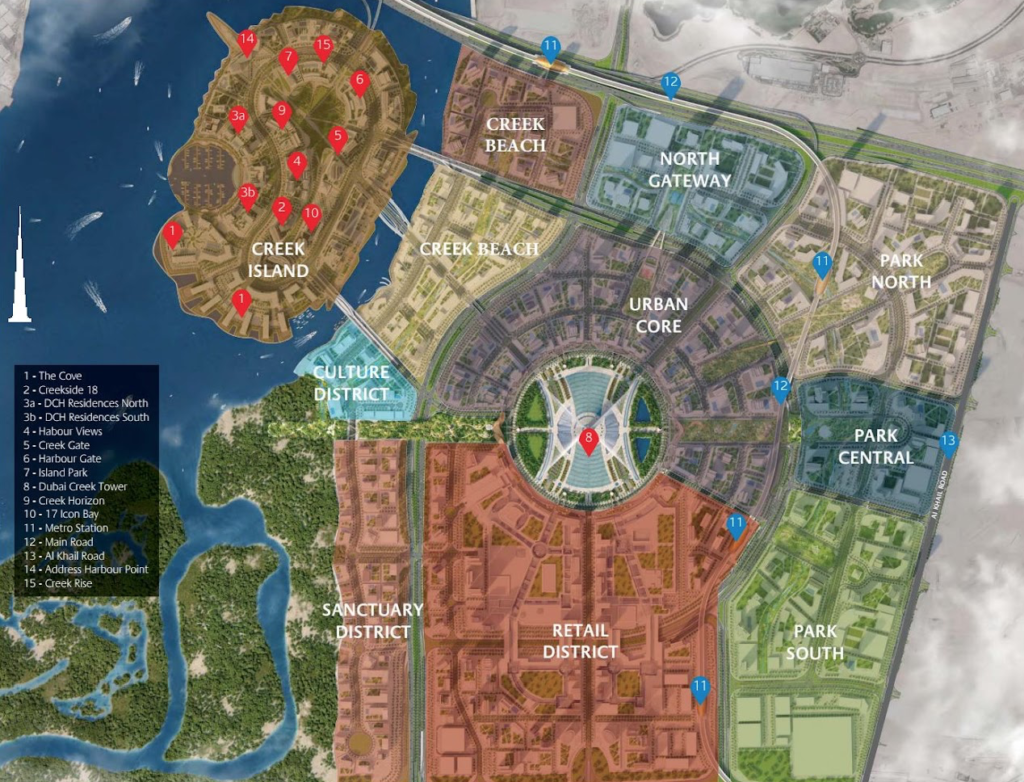This screenshot has width=1024, height=782.
Task: Choose the red marker numbered 4
Action: pos(296,162)
